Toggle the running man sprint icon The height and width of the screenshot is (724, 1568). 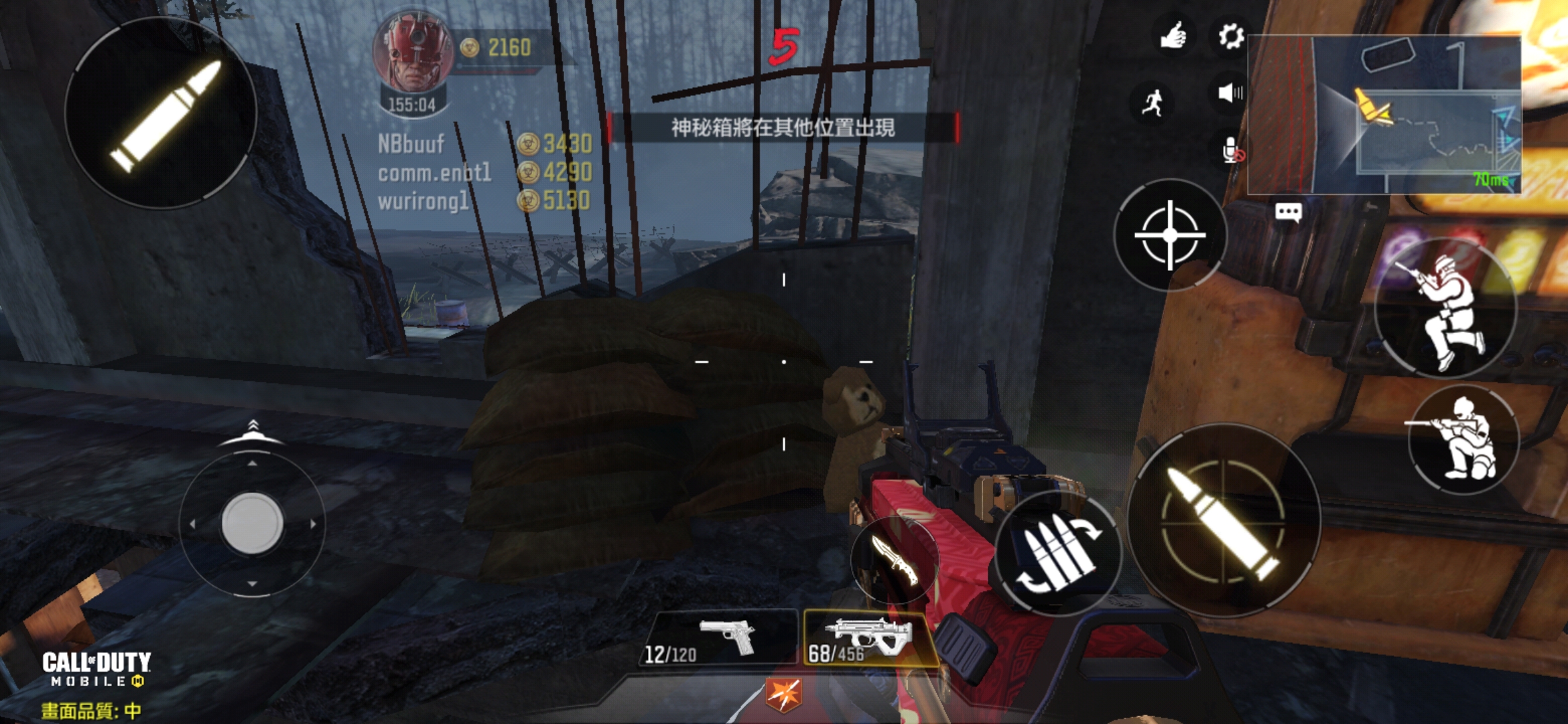tap(1153, 103)
